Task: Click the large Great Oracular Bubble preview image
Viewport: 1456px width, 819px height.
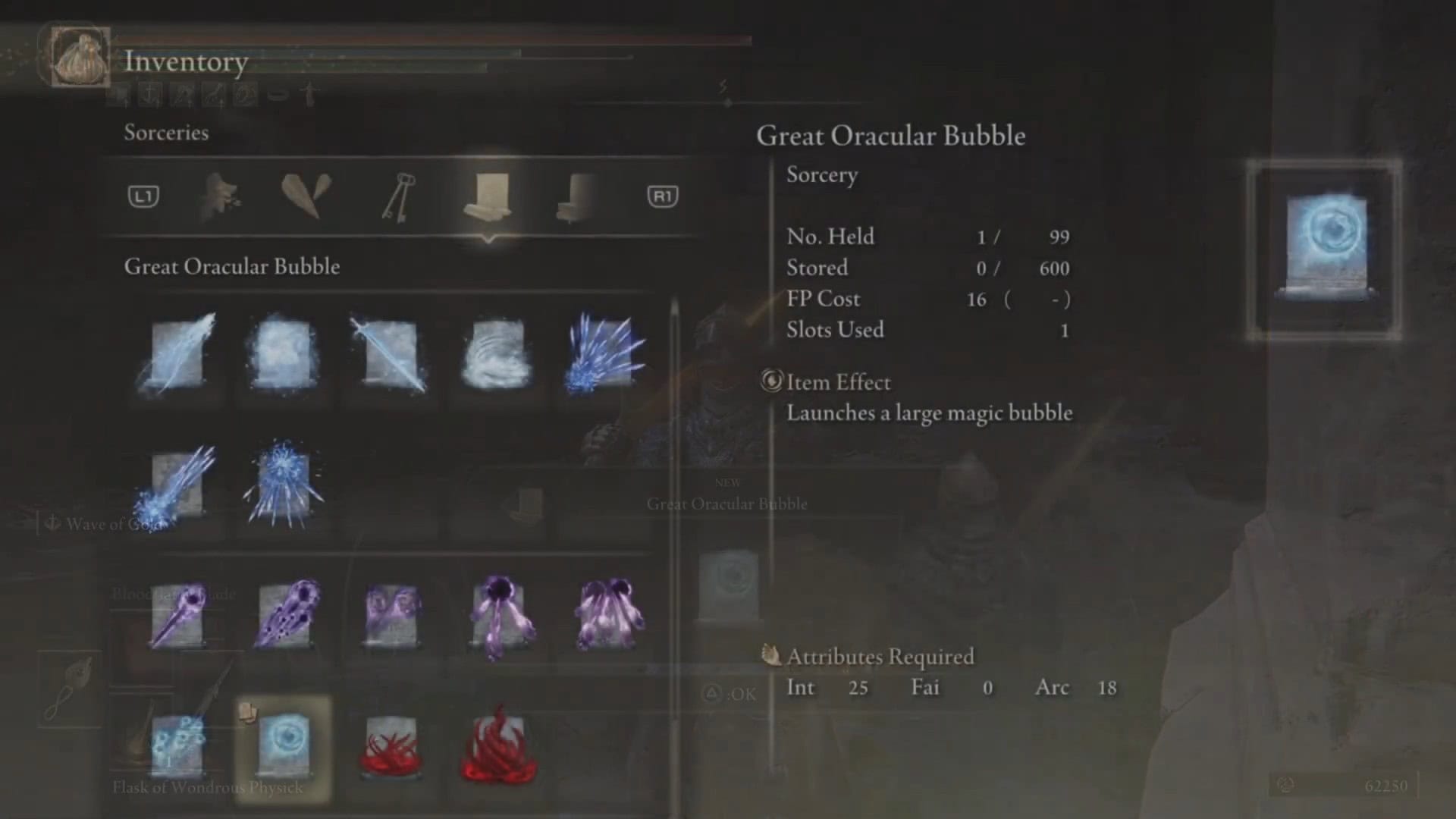Action: pos(1324,249)
